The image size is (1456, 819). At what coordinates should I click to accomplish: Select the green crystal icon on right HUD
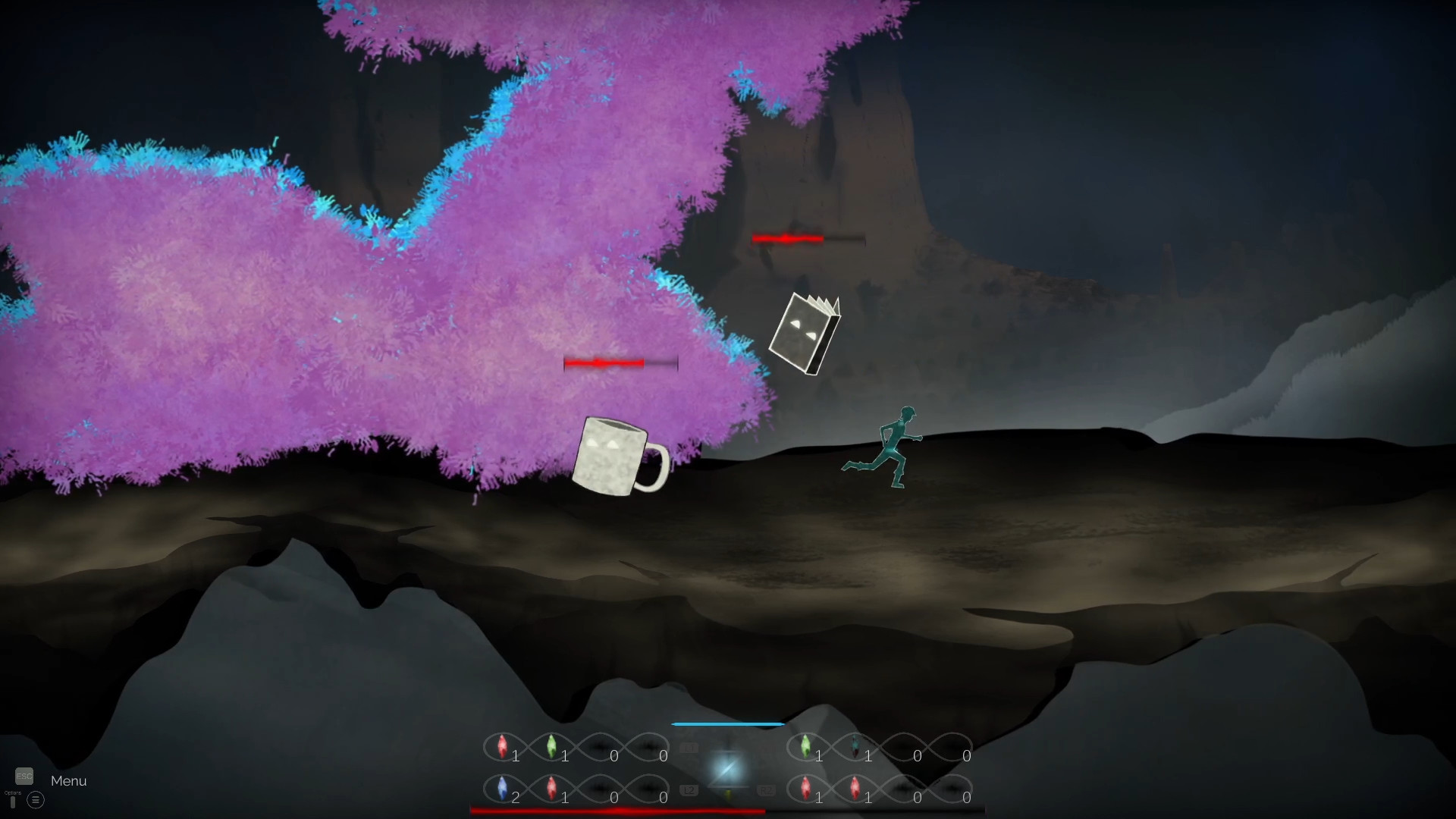pyautogui.click(x=806, y=745)
